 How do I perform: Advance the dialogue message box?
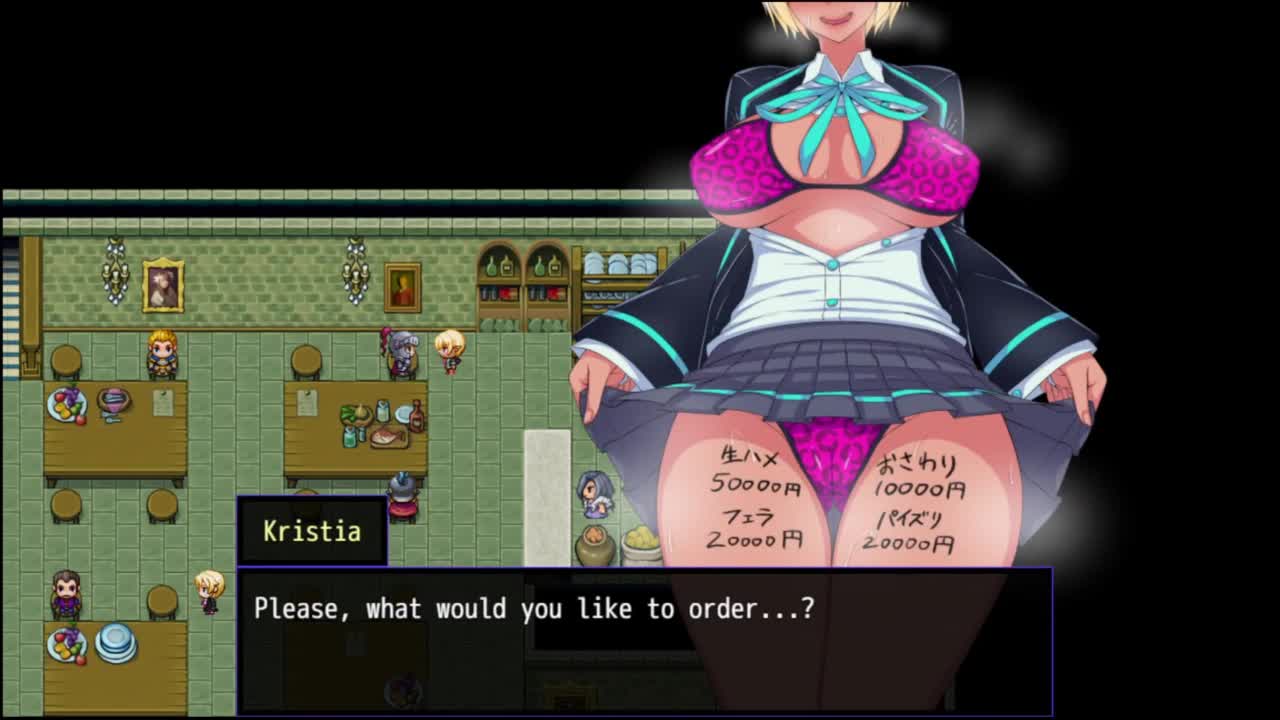pyautogui.click(x=644, y=640)
